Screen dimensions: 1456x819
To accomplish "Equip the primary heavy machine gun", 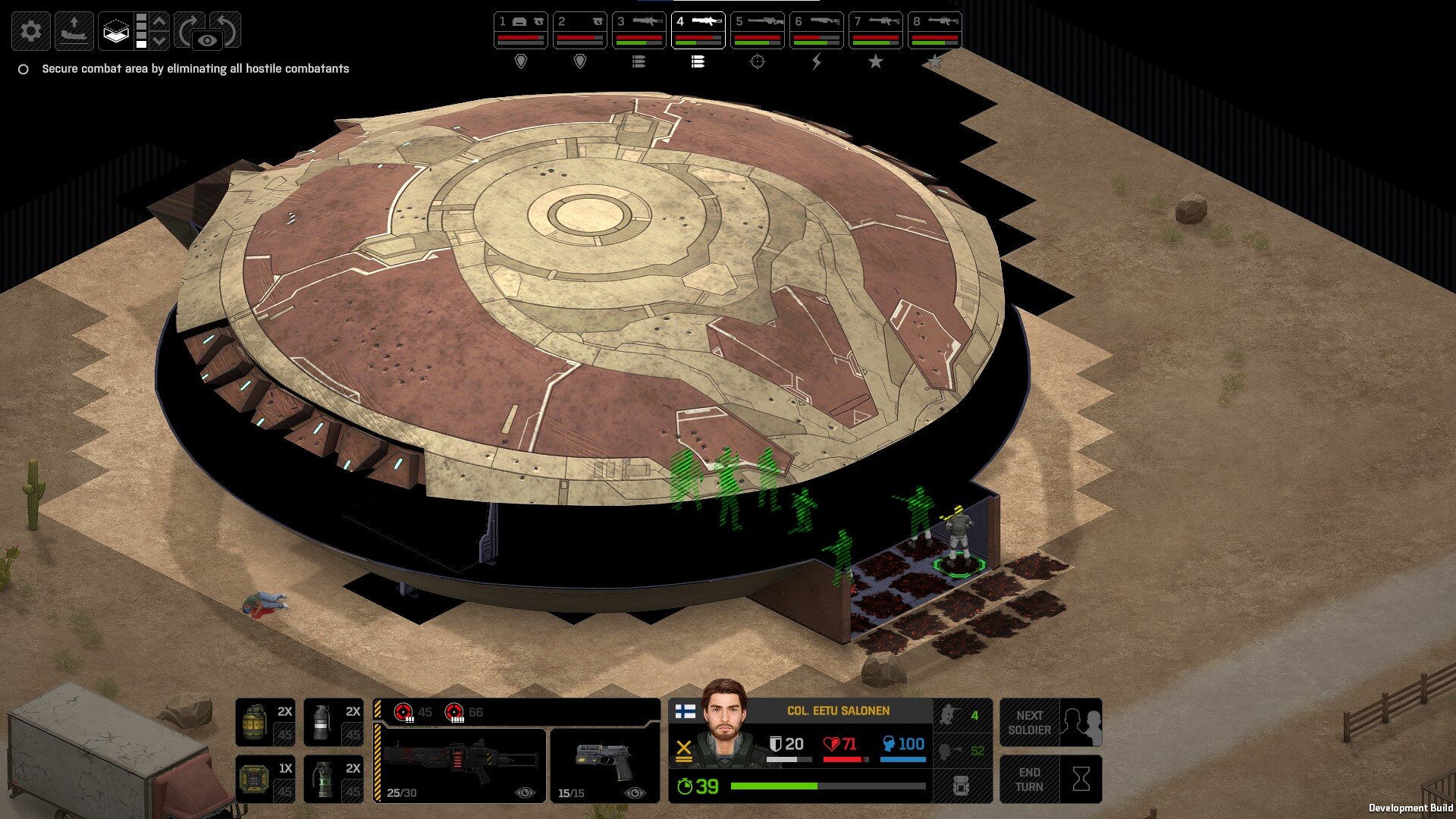I will coord(460,764).
